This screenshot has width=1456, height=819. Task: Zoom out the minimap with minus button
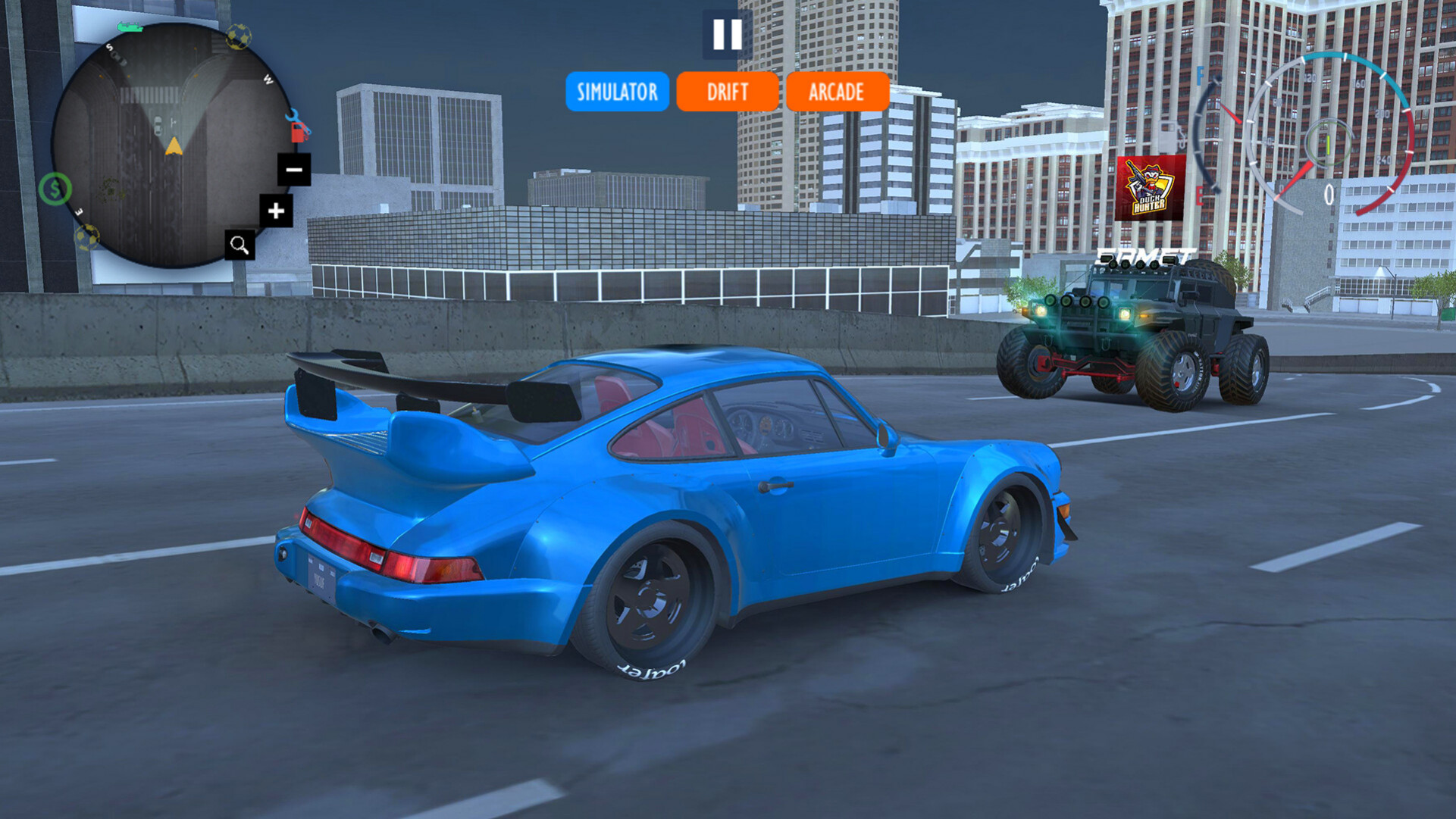(x=294, y=170)
